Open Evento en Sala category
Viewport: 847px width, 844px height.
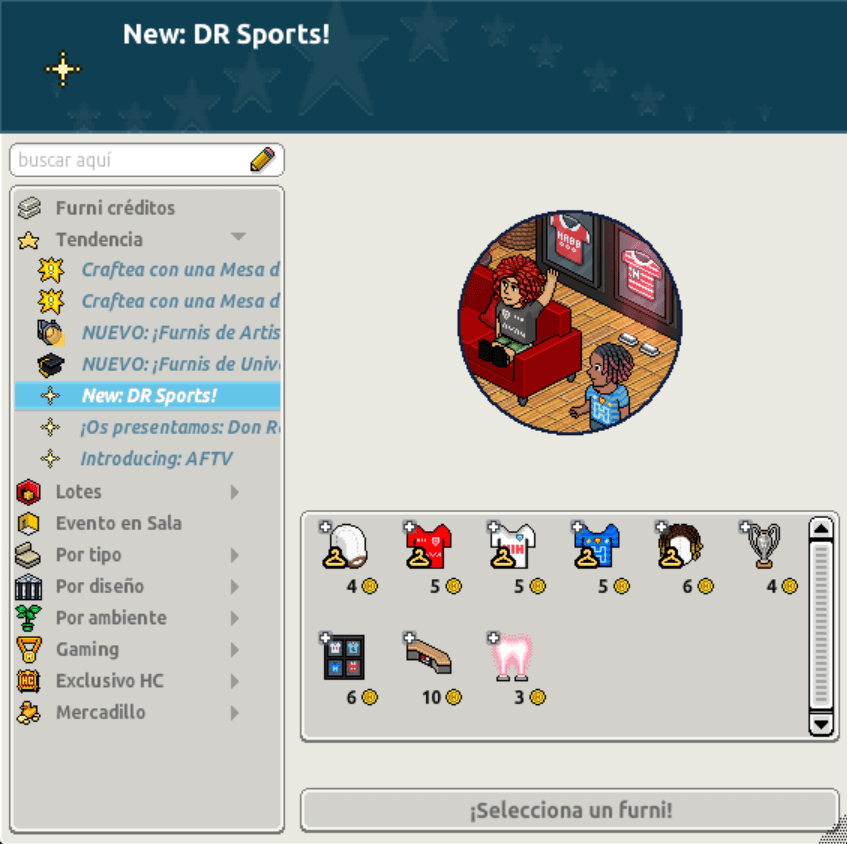[118, 523]
